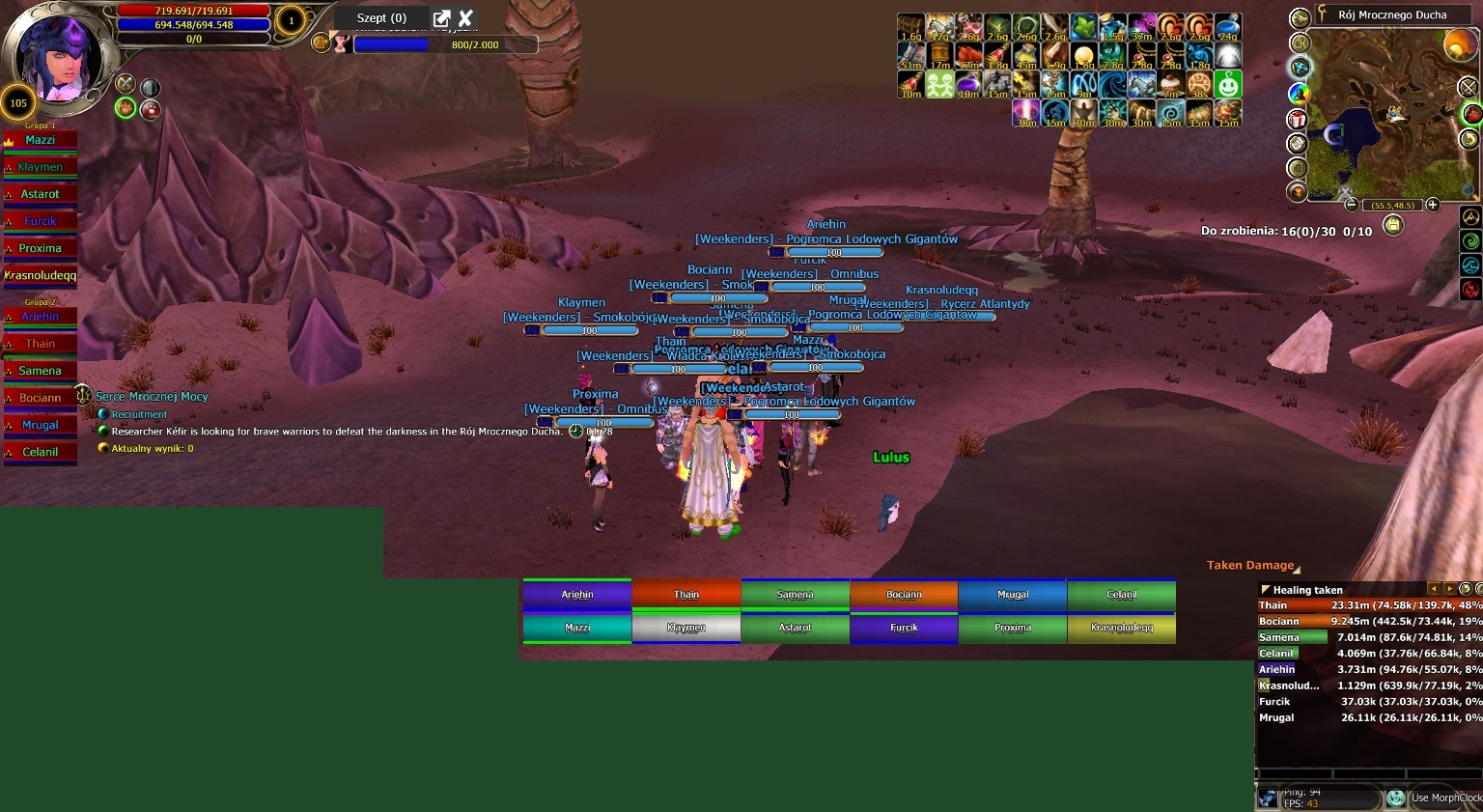Choose Thain in the raid frame grid
This screenshot has height=812, width=1483.
point(686,595)
